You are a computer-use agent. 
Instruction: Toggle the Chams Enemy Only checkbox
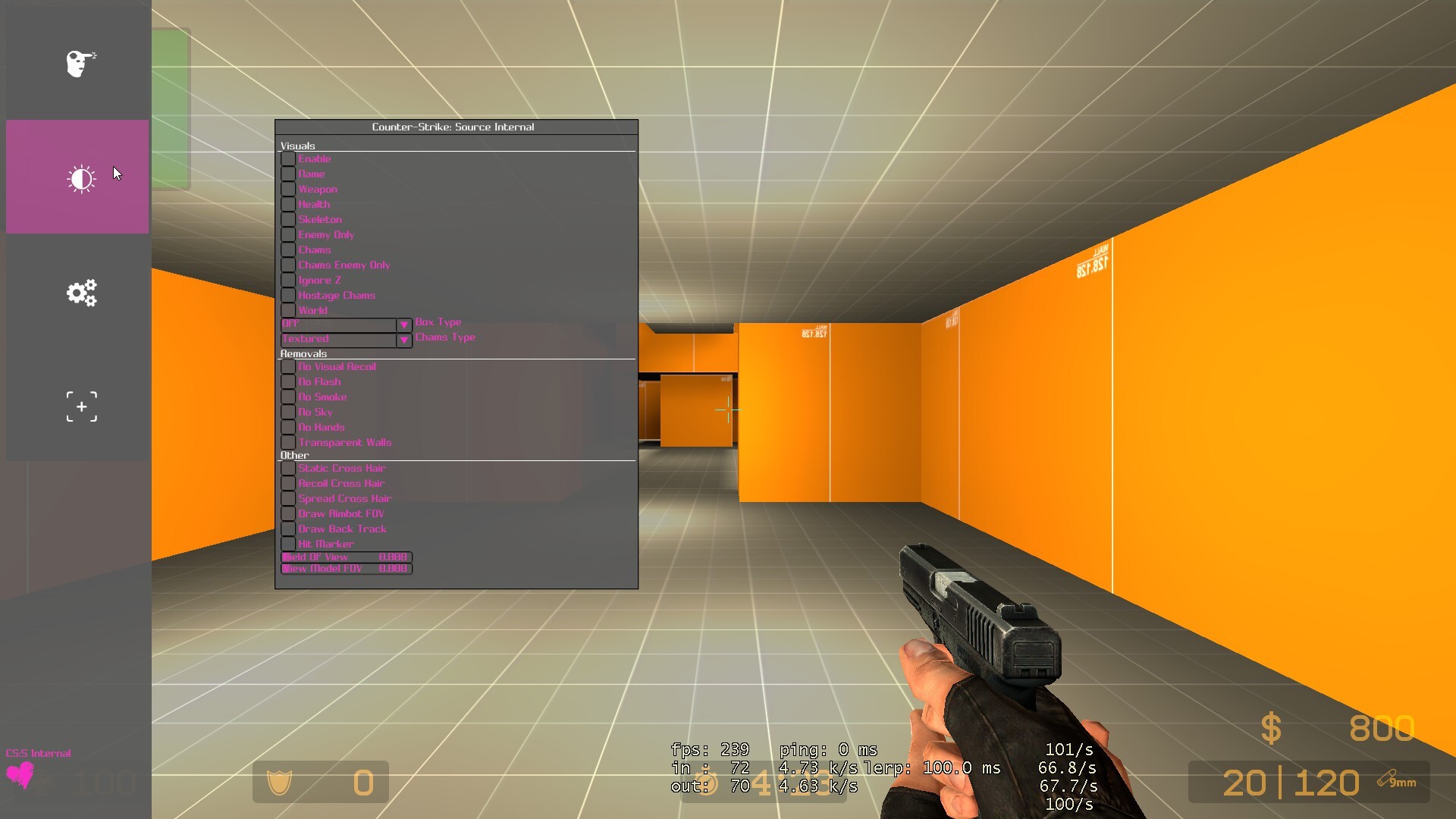point(288,265)
